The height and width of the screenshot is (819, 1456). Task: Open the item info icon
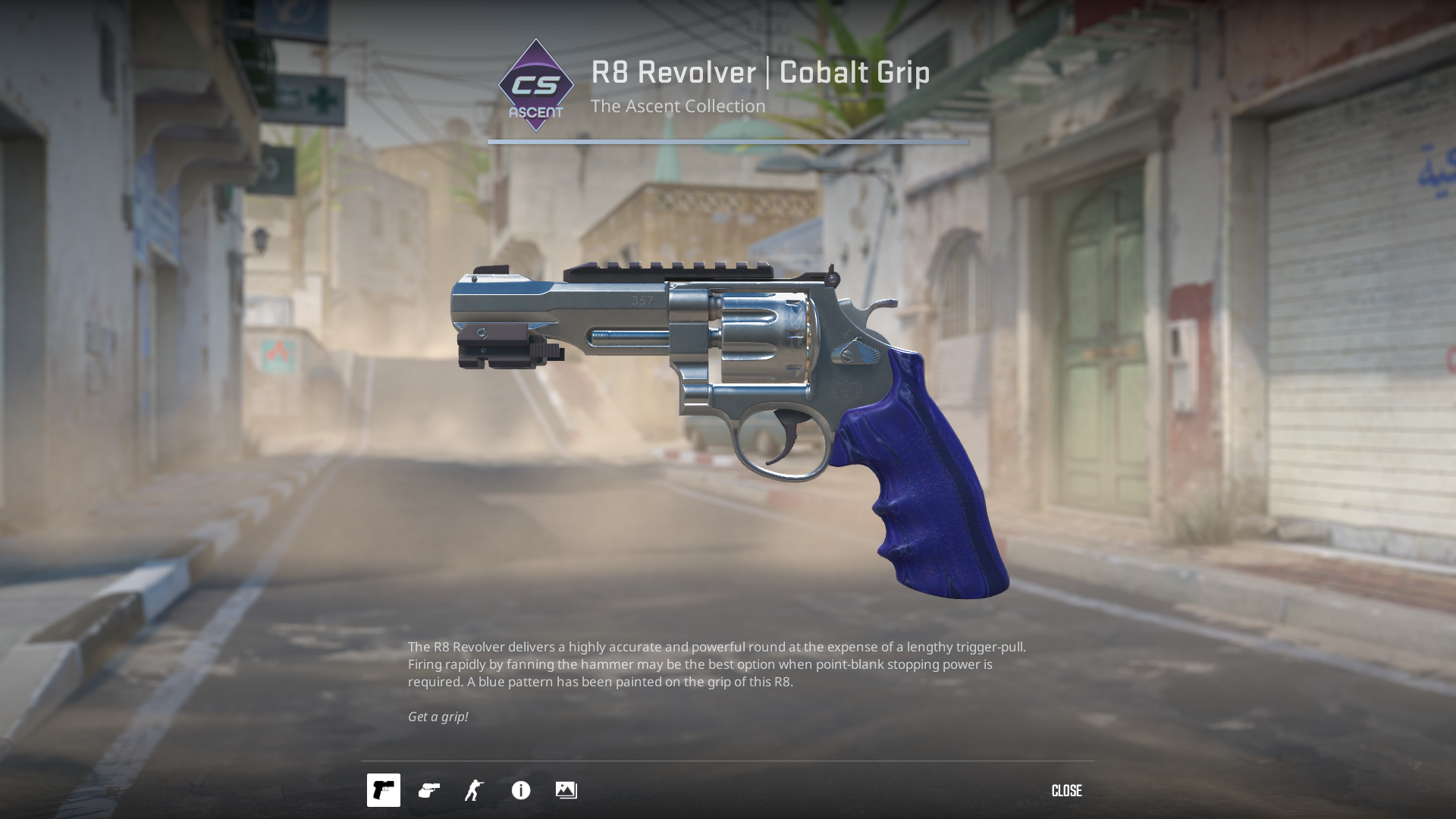coord(521,790)
